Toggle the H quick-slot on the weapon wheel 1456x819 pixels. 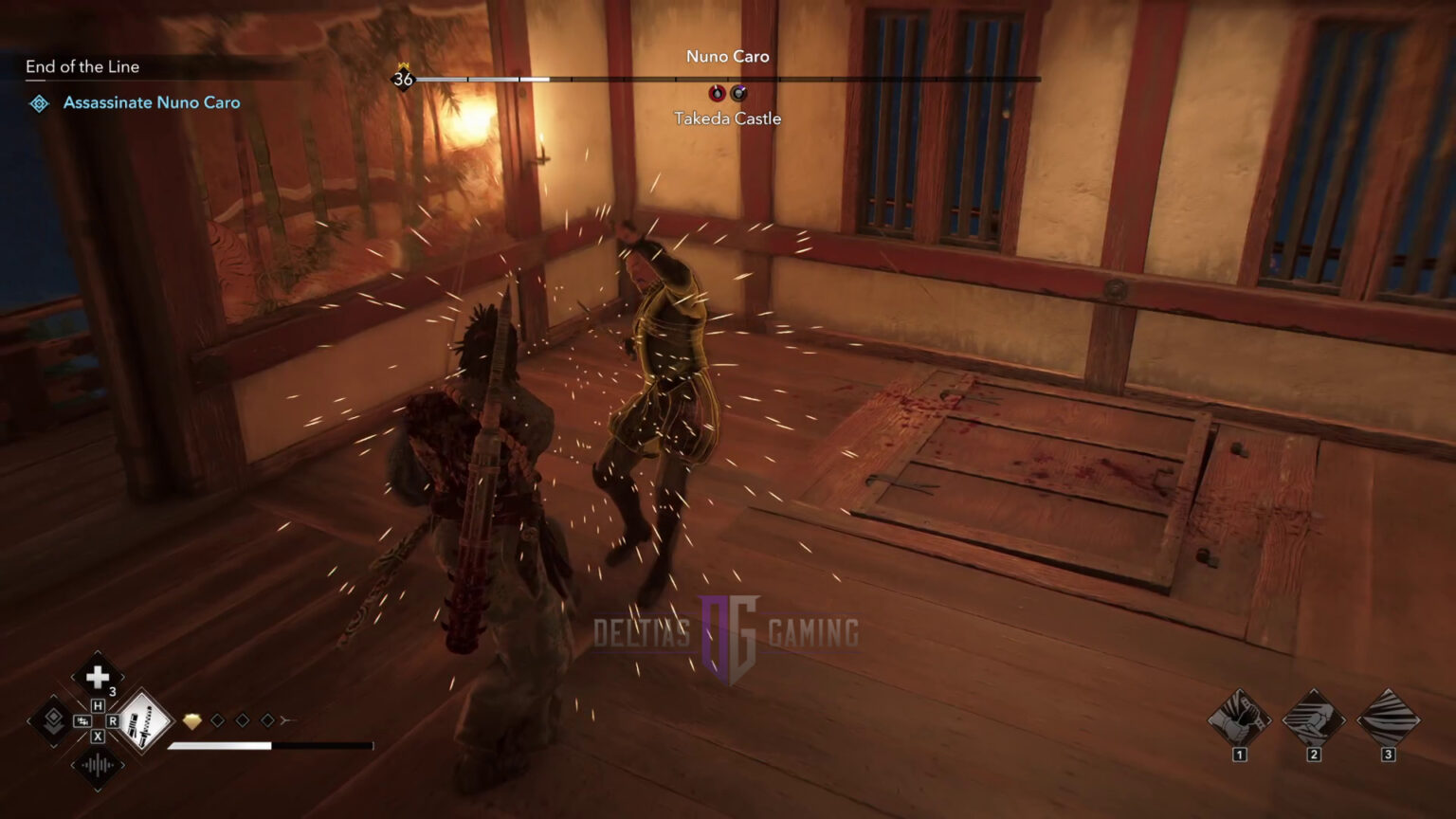click(x=99, y=705)
